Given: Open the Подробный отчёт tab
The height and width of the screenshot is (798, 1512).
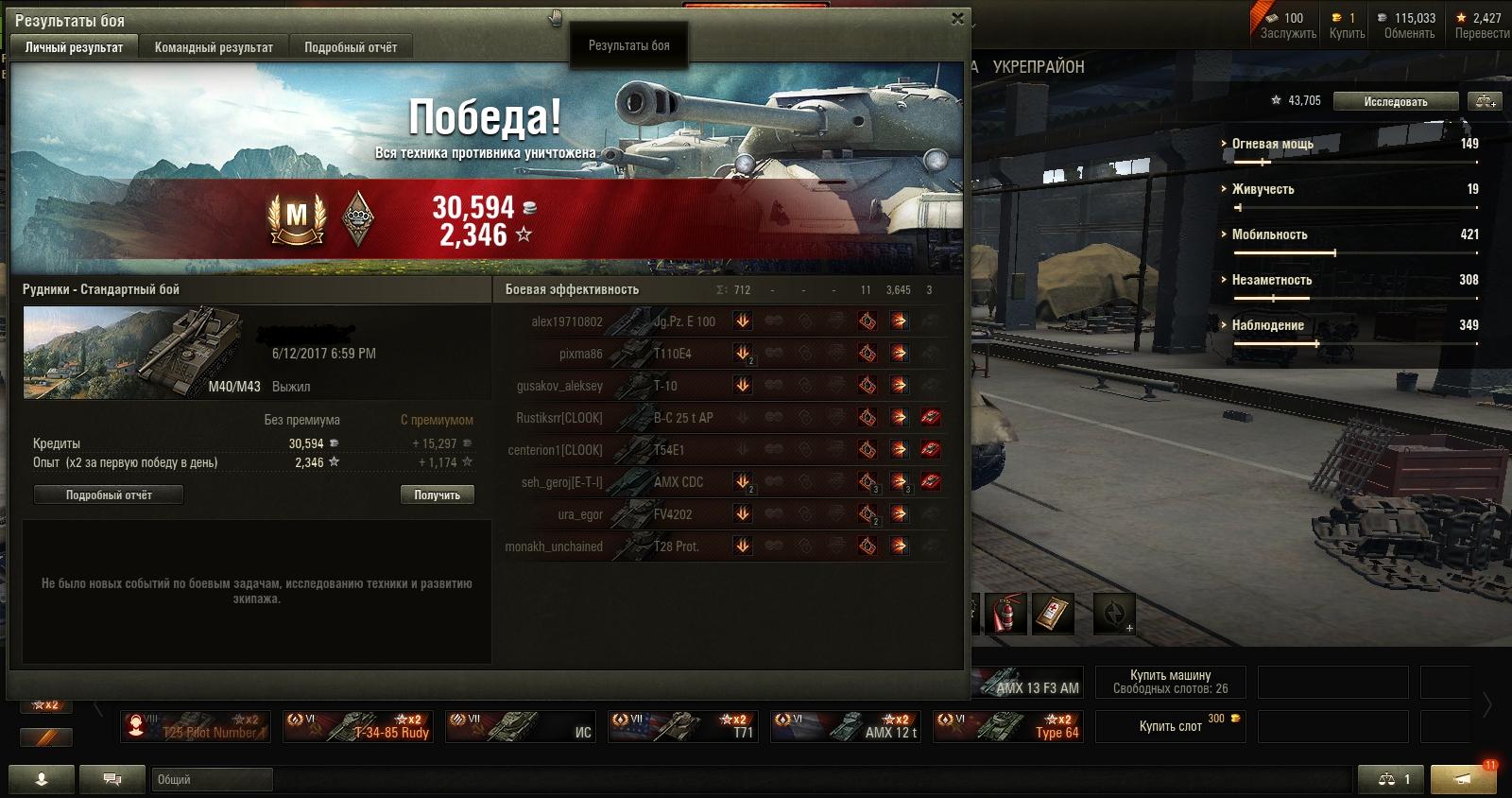Looking at the screenshot, I should click(351, 47).
